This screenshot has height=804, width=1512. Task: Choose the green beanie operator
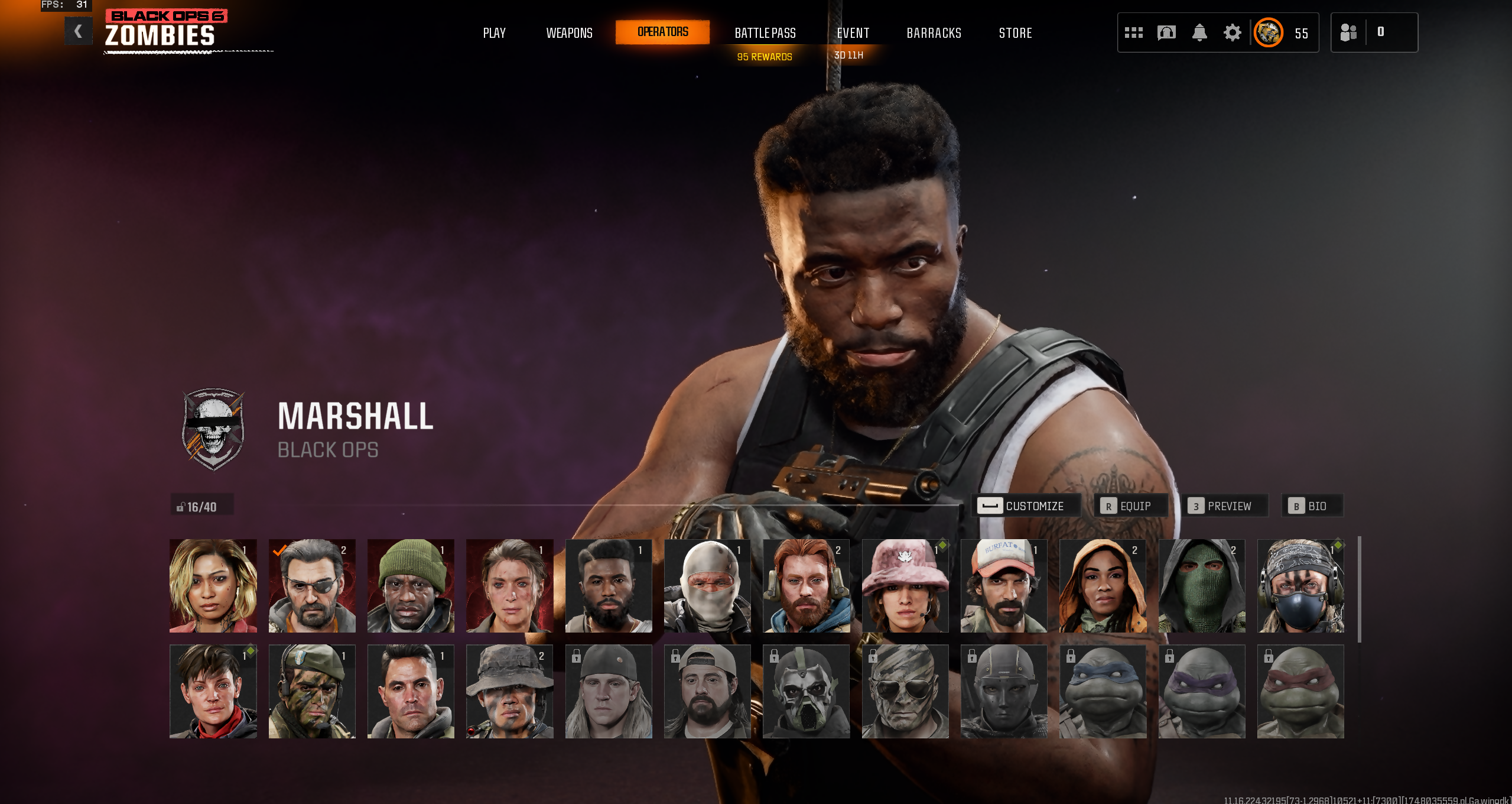point(411,586)
